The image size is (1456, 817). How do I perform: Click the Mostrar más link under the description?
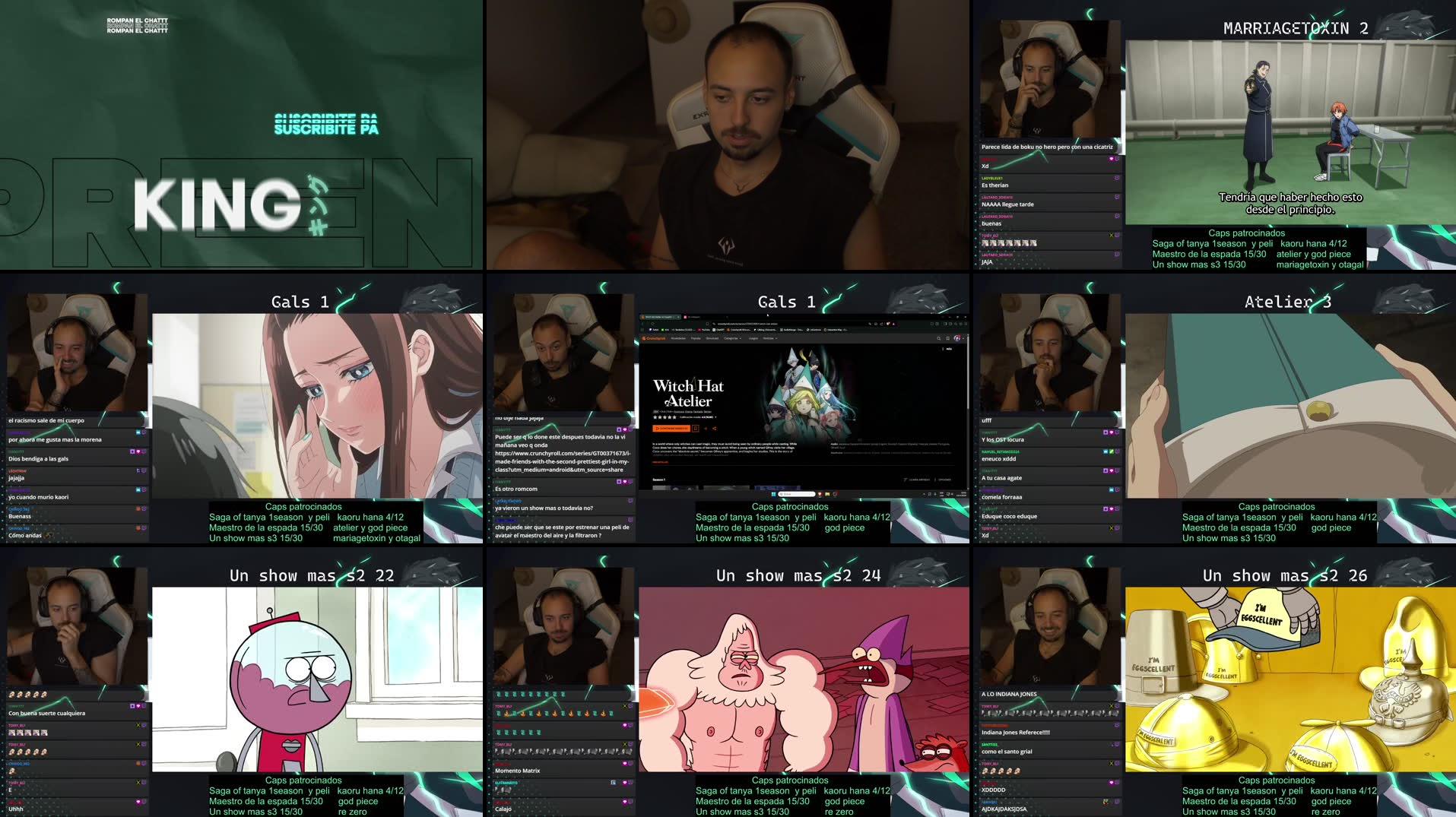click(x=661, y=462)
